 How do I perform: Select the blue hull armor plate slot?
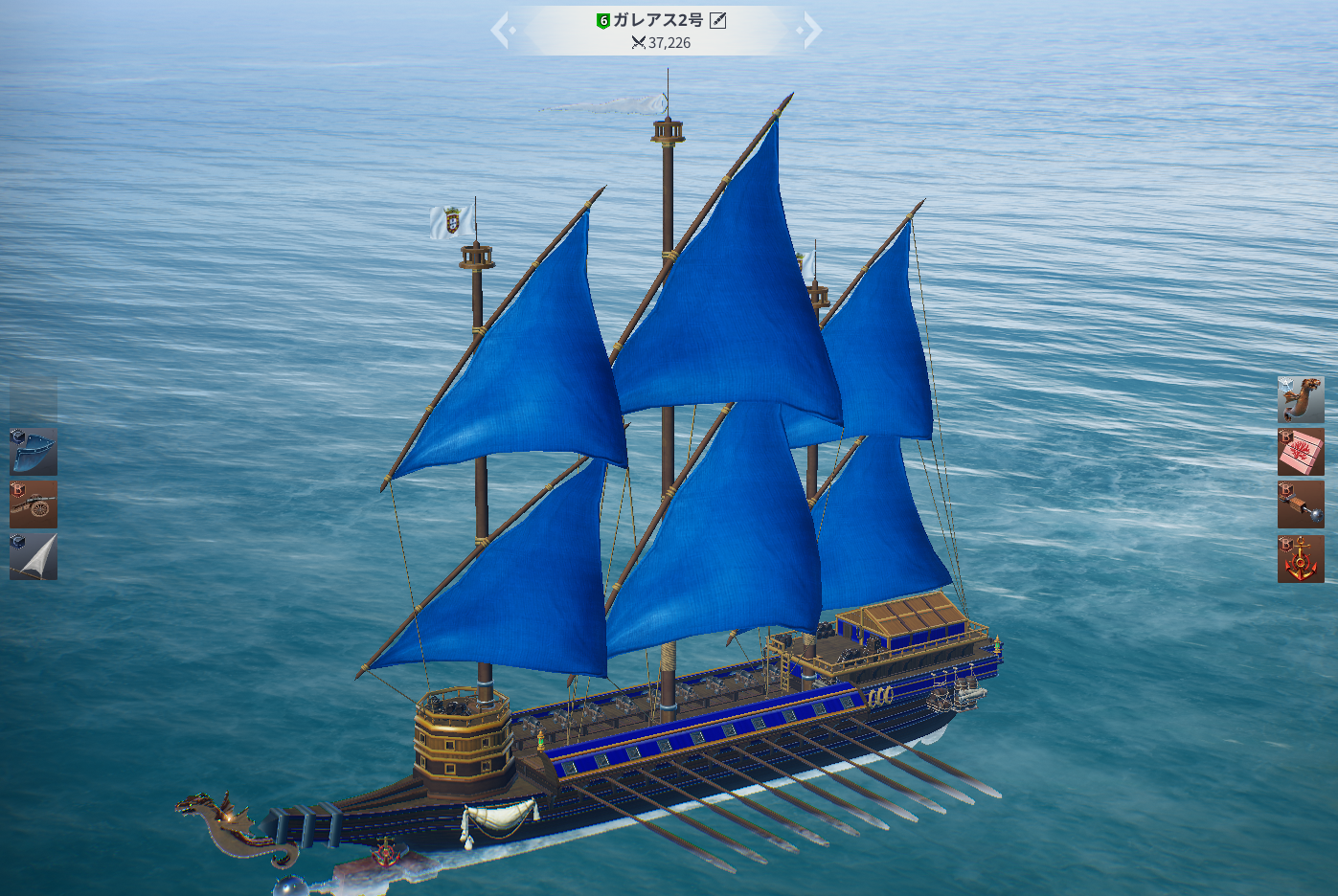tap(34, 452)
